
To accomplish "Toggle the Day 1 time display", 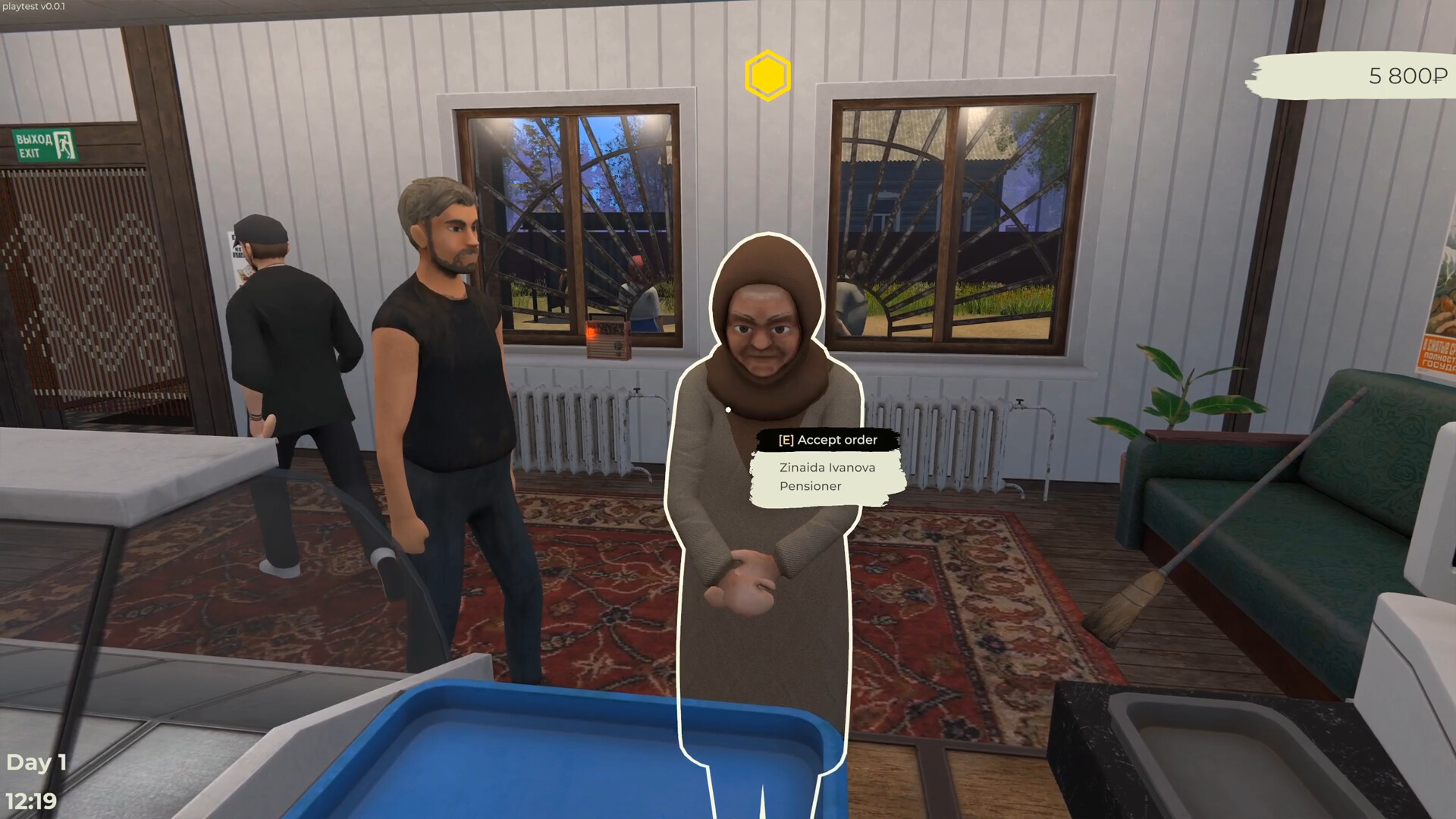I will coord(38,762).
